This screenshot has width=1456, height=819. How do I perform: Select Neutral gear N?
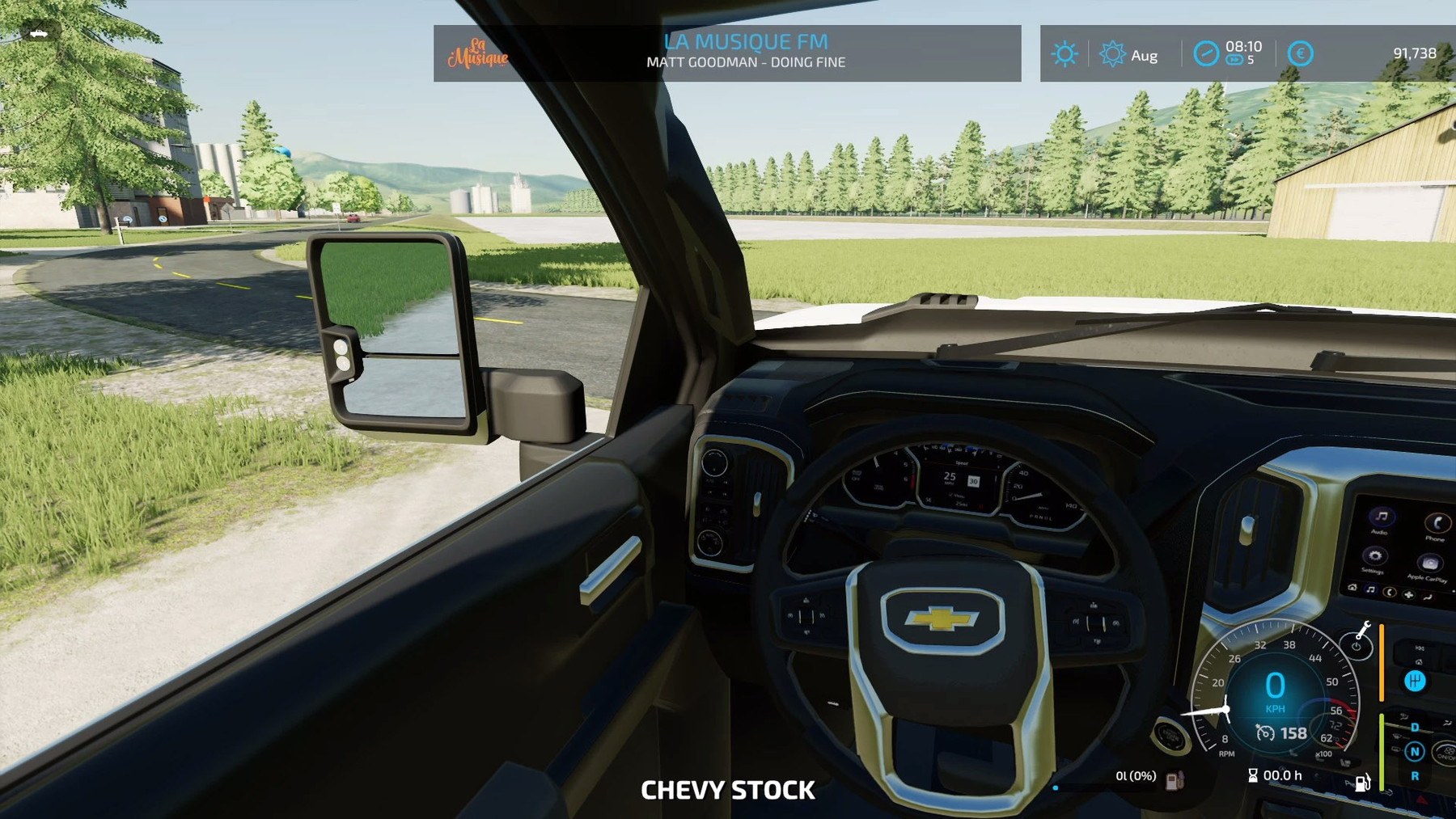coord(1415,752)
